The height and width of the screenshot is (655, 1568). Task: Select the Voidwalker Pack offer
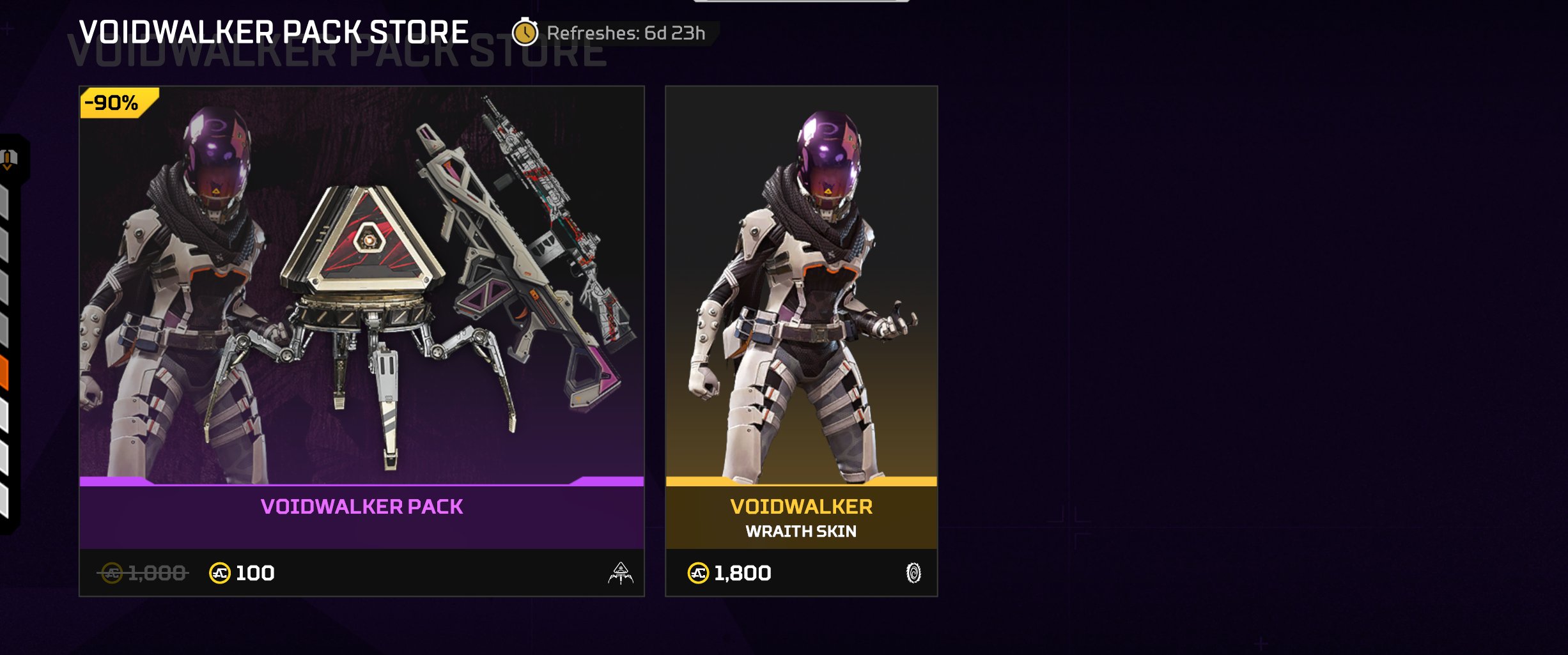coord(361,341)
